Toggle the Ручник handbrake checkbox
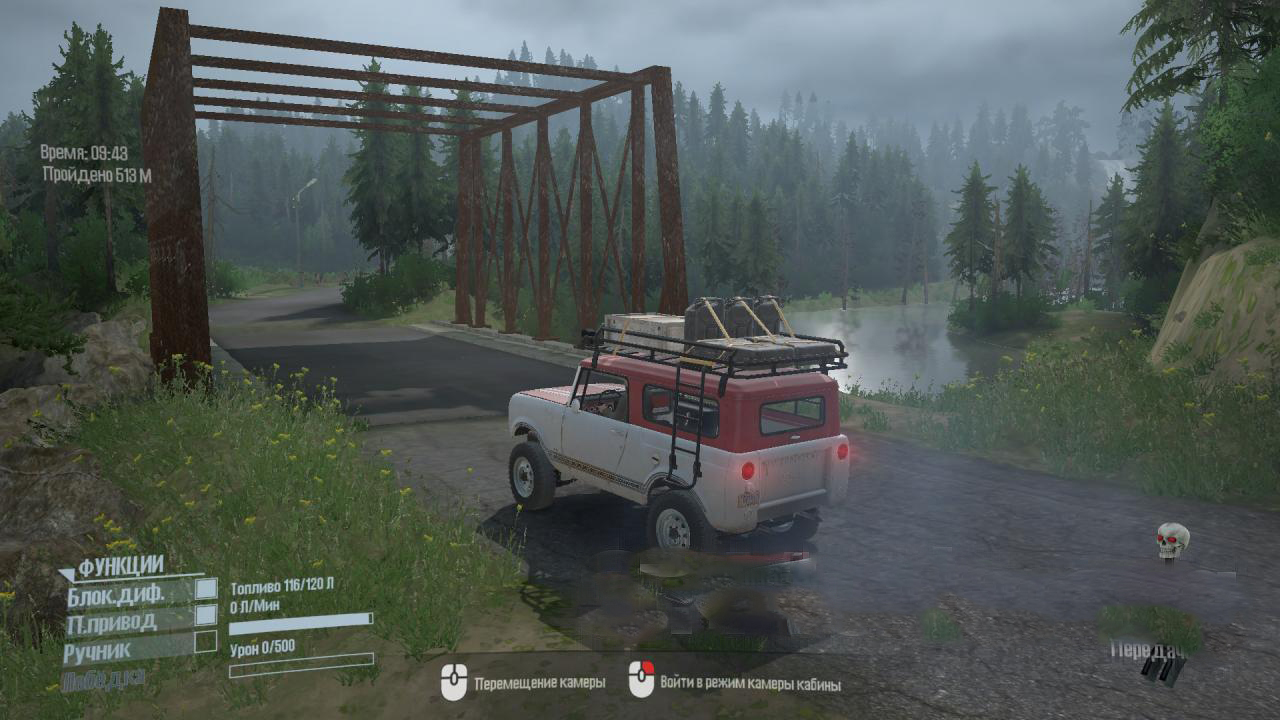The width and height of the screenshot is (1280, 720). point(206,641)
